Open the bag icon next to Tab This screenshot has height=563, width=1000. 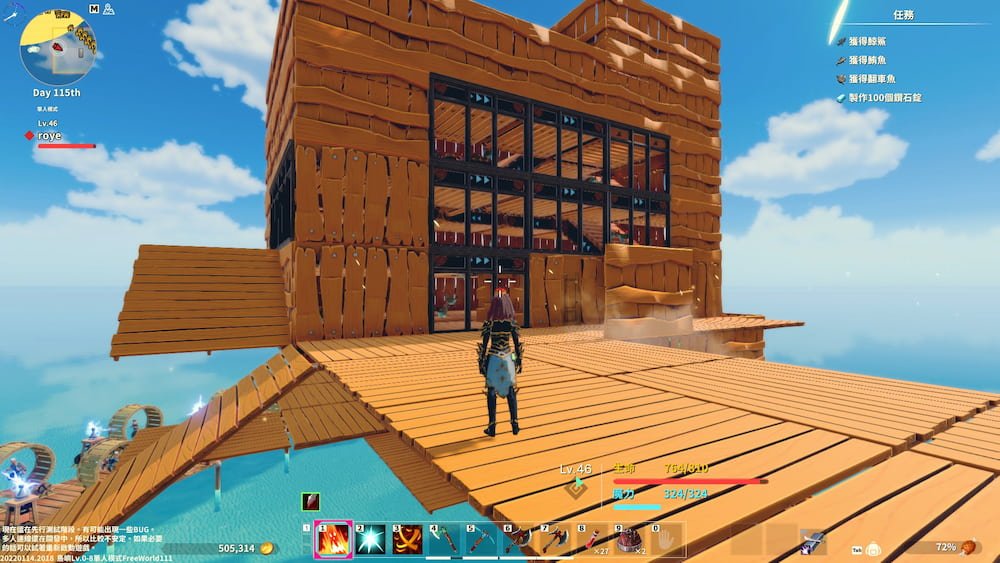click(873, 548)
